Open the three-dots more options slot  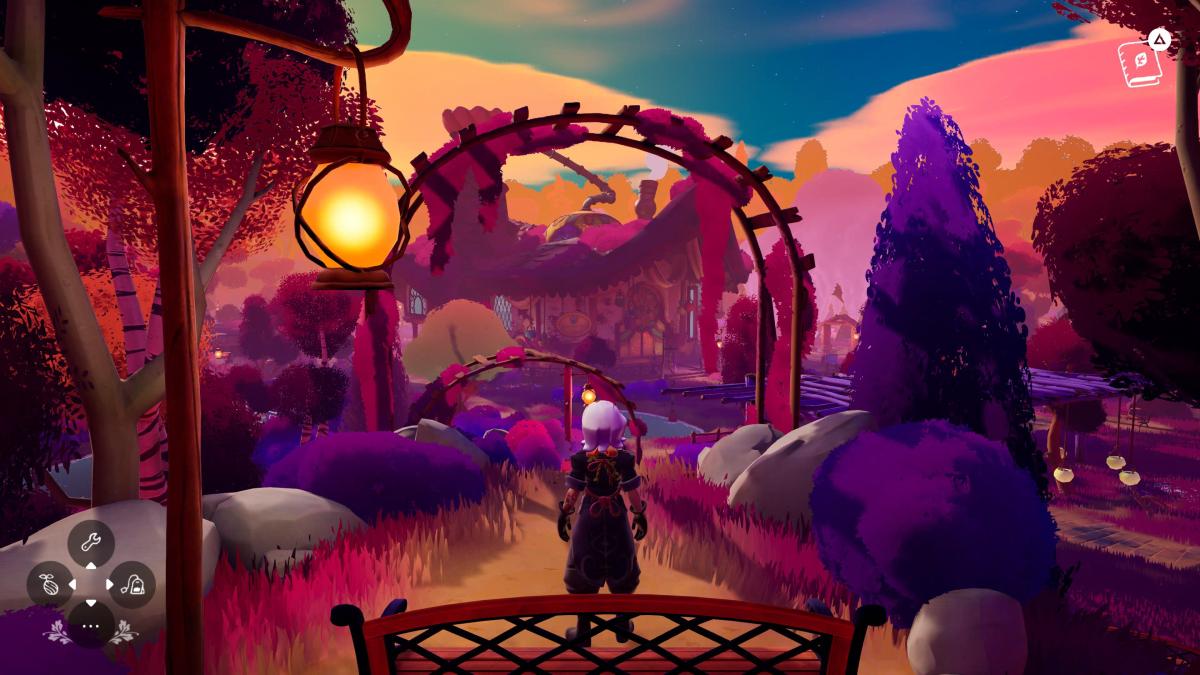91,624
